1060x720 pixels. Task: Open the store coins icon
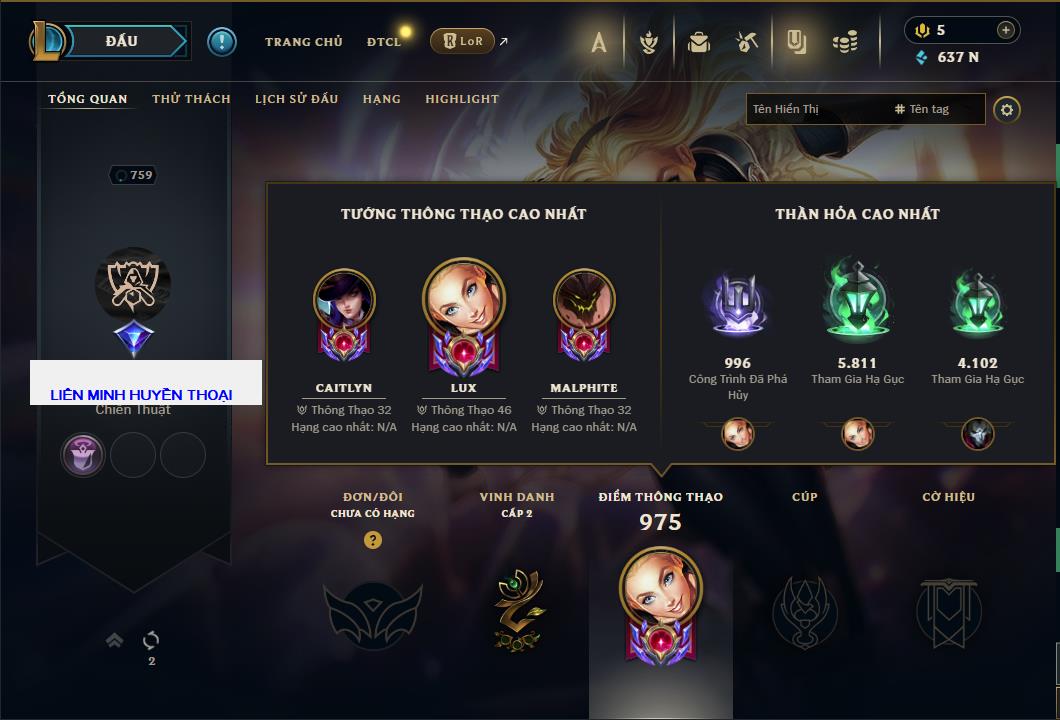coord(845,42)
